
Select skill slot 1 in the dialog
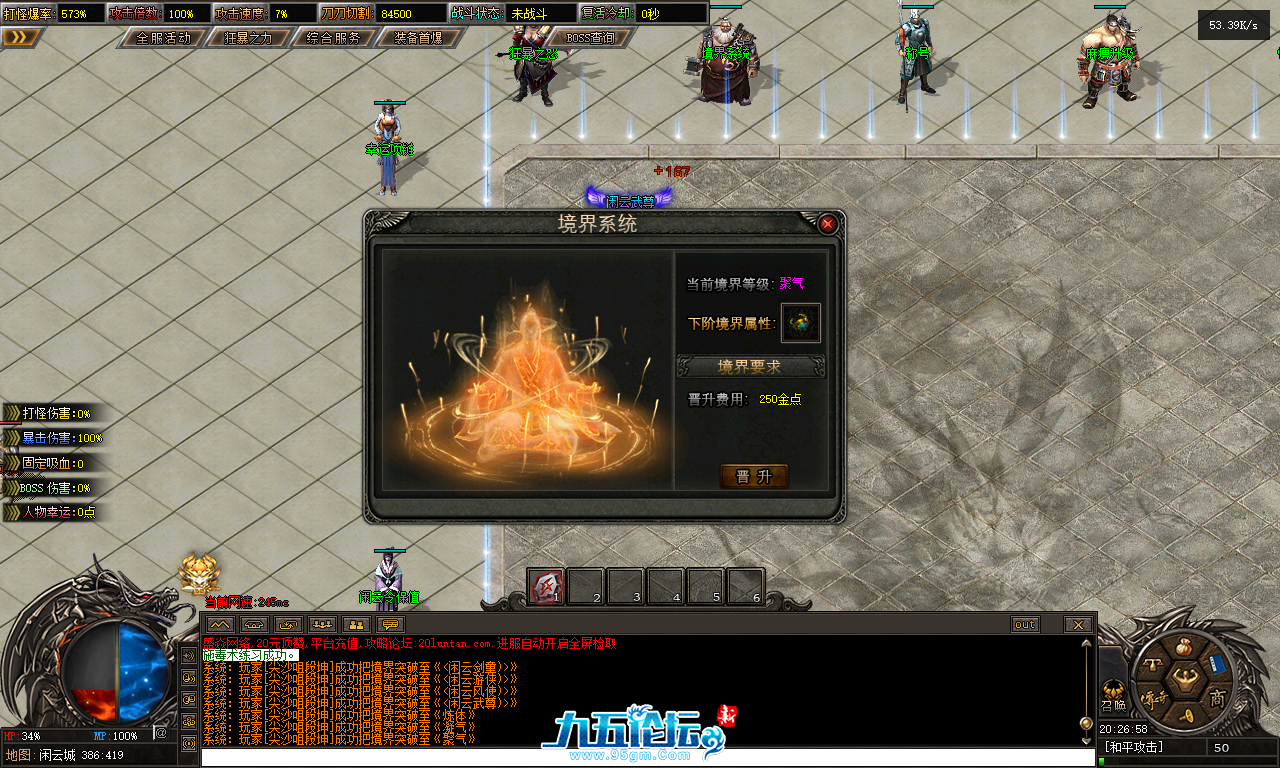pyautogui.click(x=547, y=586)
